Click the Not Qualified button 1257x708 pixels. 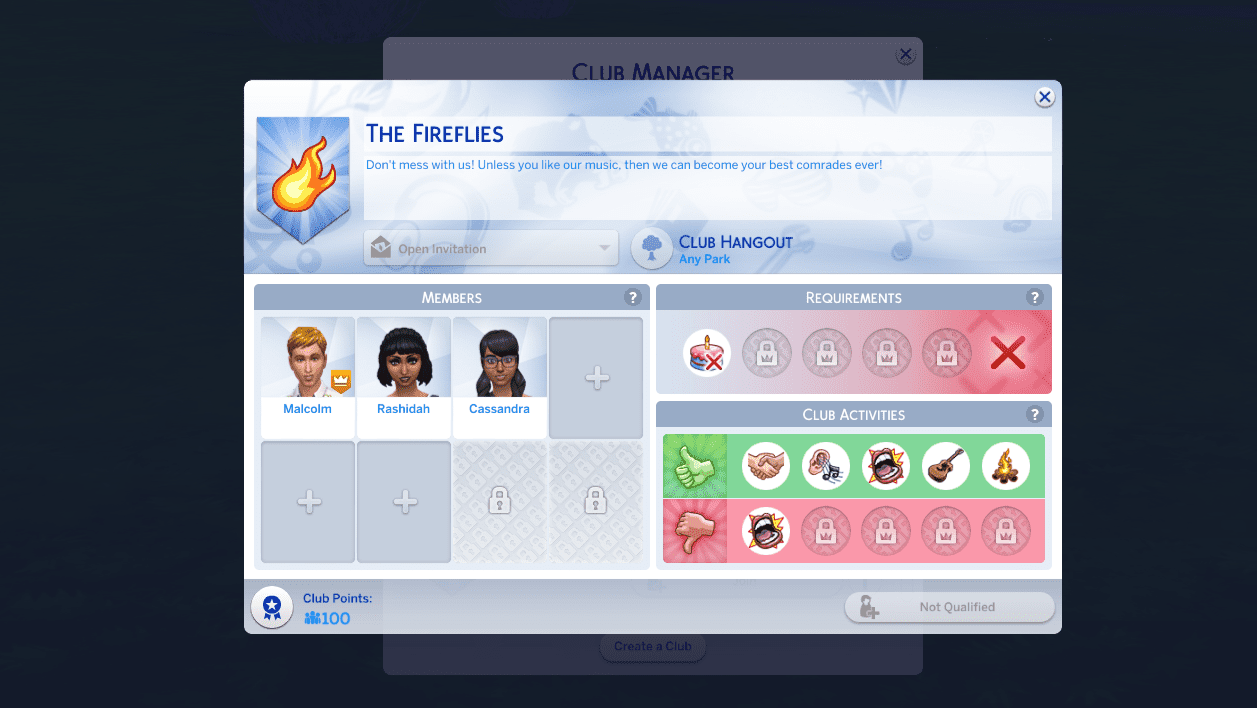pos(949,607)
